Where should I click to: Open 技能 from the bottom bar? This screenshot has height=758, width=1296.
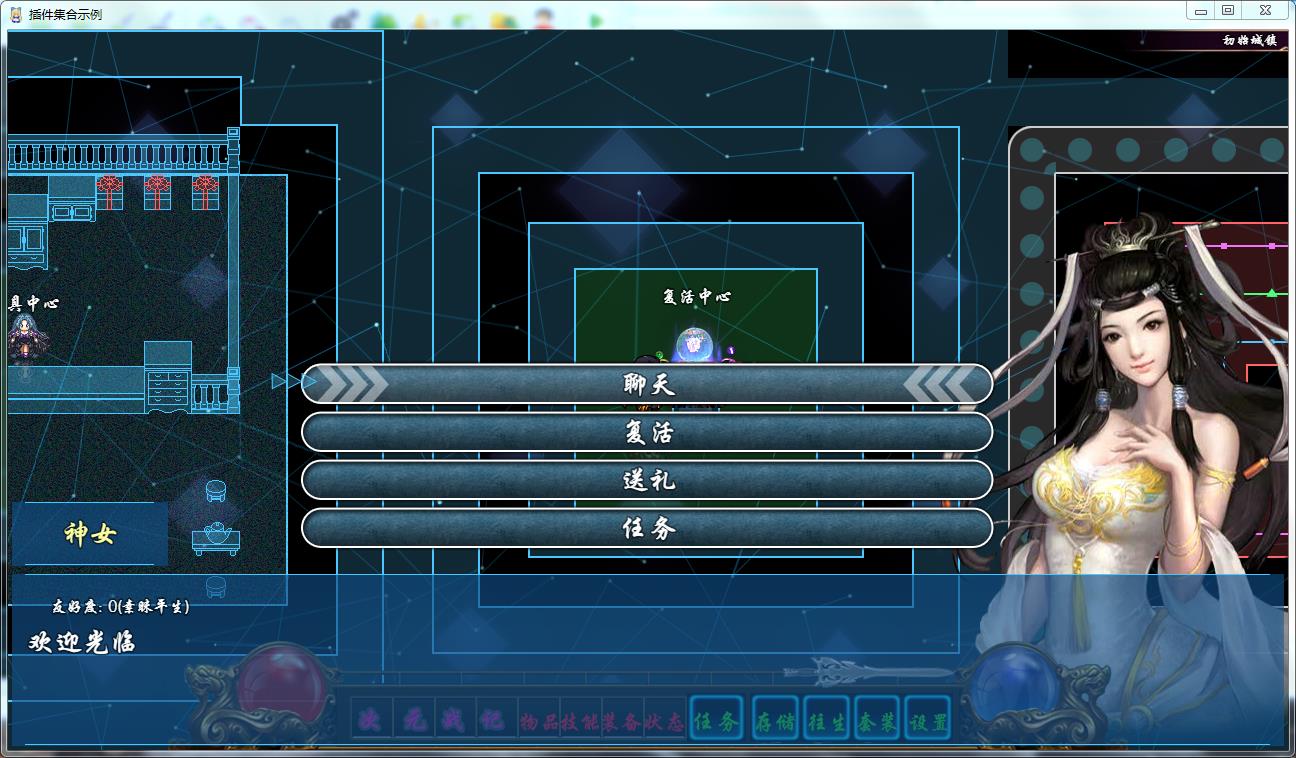coord(582,722)
